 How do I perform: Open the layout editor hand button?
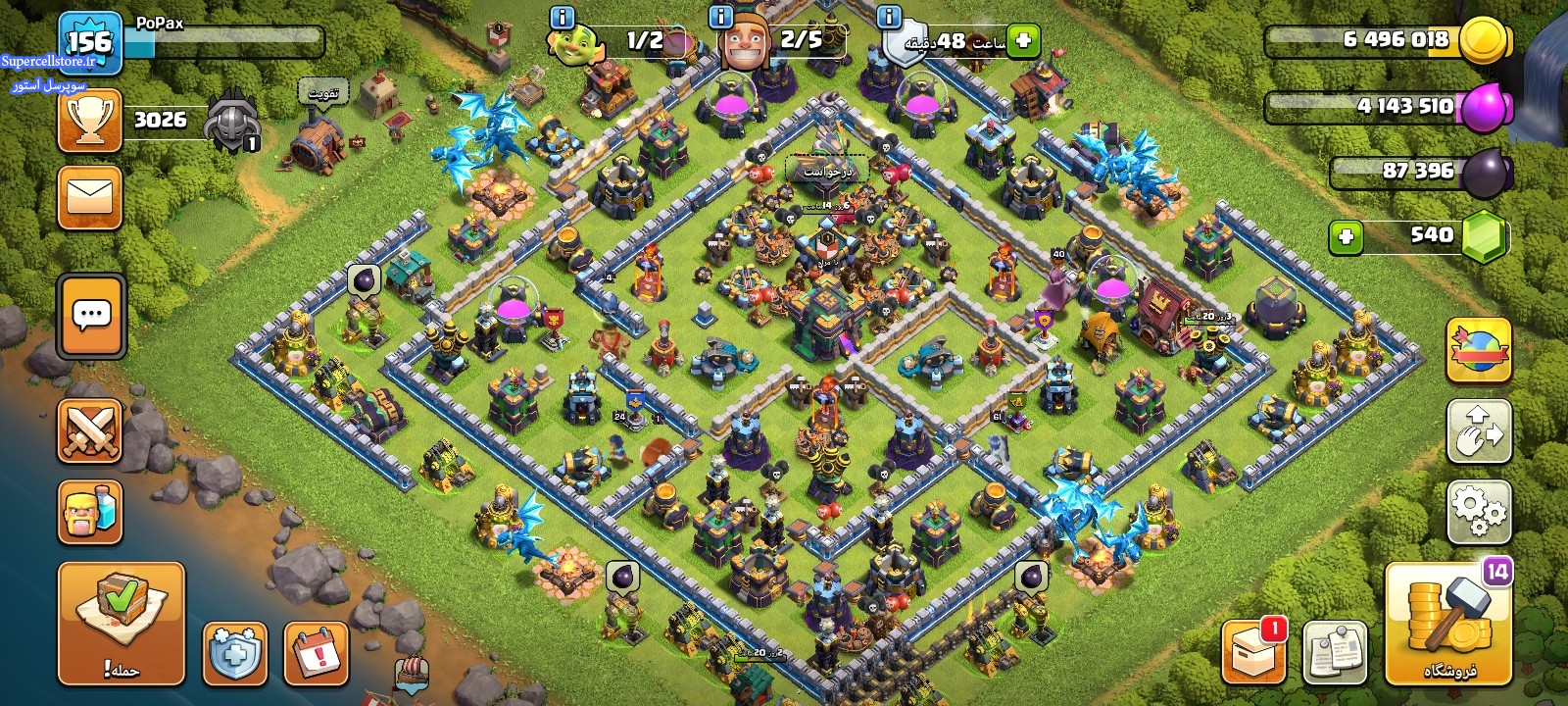(1479, 430)
